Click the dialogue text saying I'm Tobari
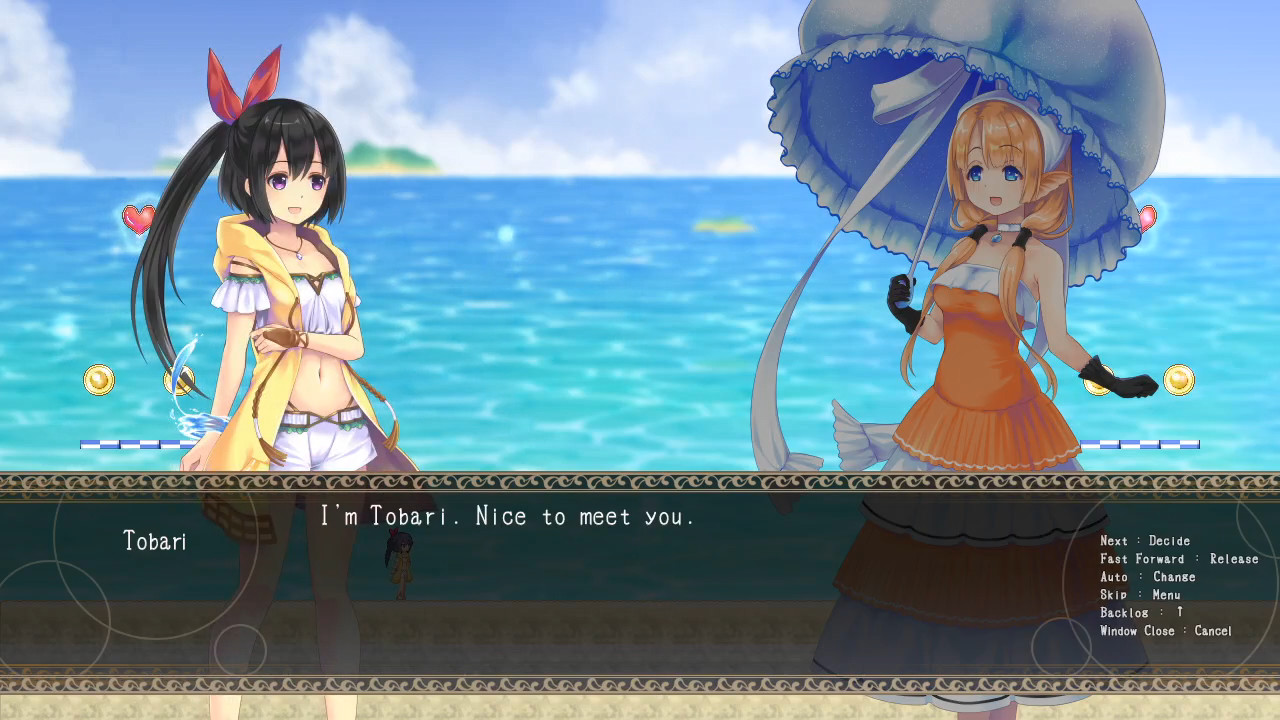Screen dimensions: 1280x720 click(x=510, y=517)
